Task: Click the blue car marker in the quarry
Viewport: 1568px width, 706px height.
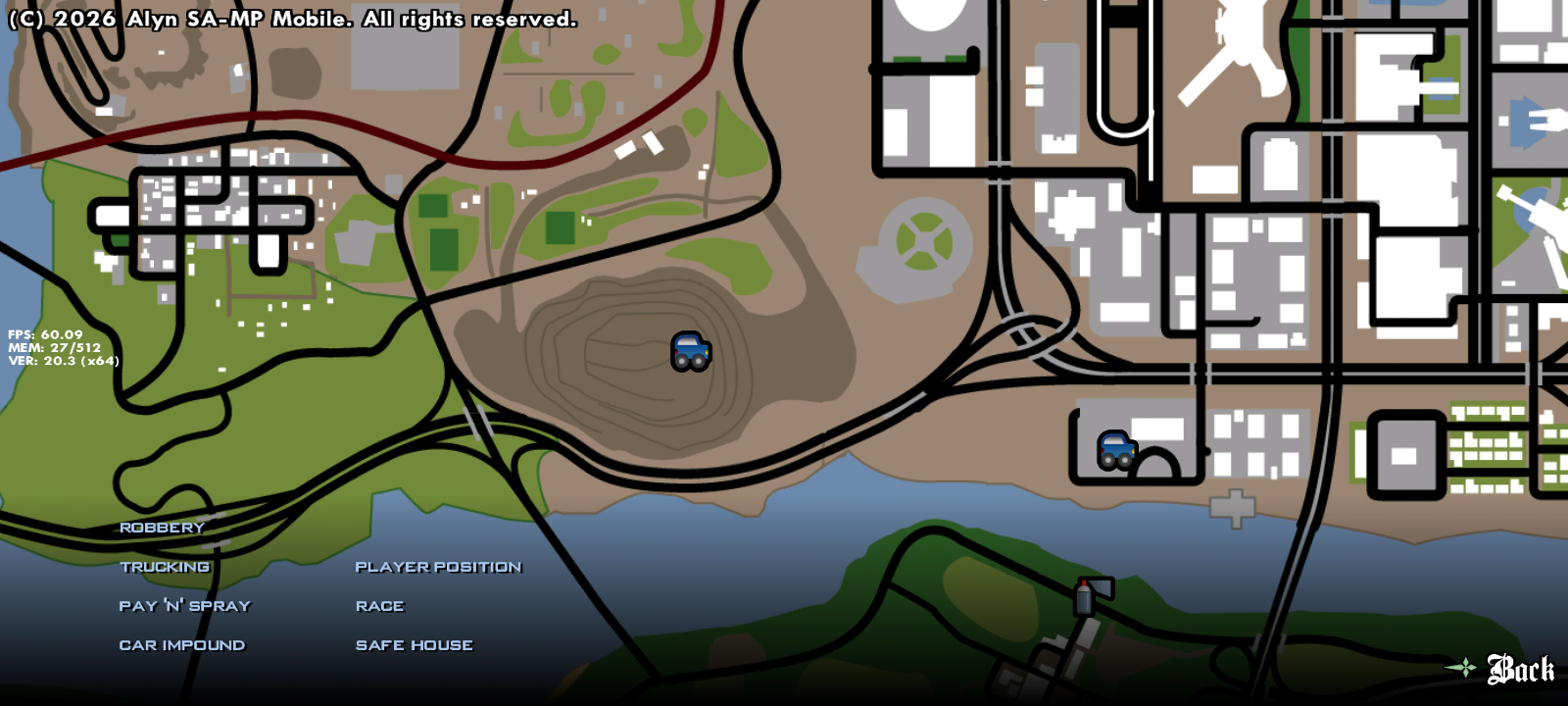Action: (691, 351)
